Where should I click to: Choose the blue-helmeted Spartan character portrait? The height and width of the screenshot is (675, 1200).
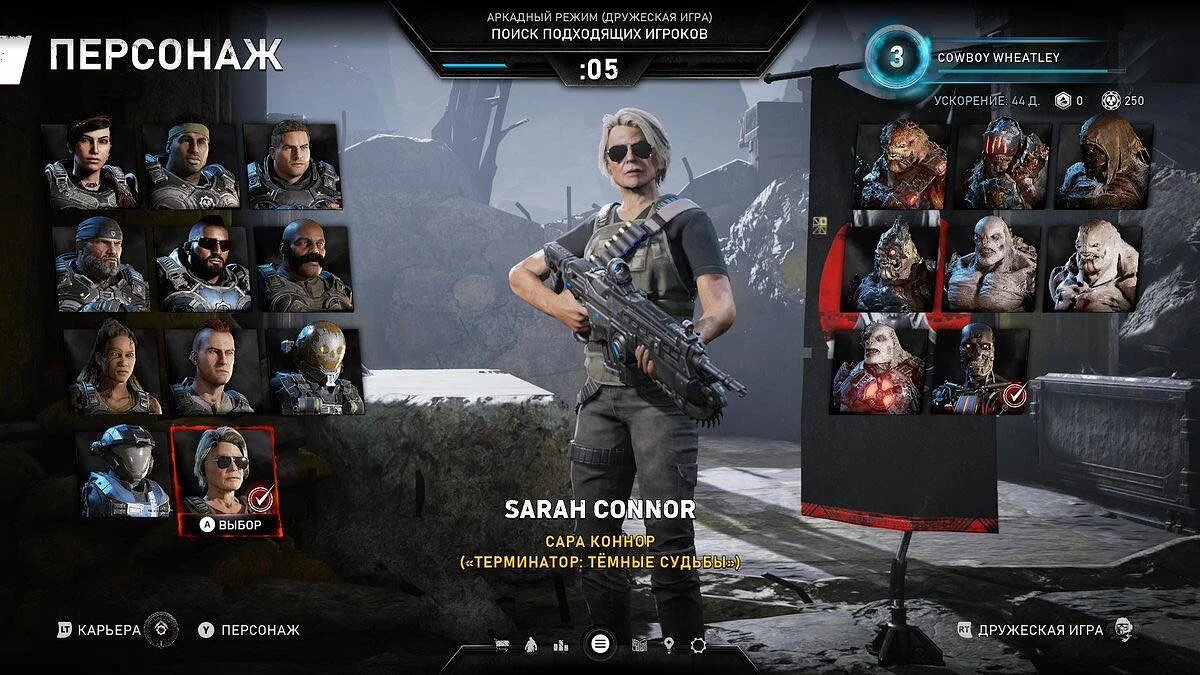tap(123, 472)
